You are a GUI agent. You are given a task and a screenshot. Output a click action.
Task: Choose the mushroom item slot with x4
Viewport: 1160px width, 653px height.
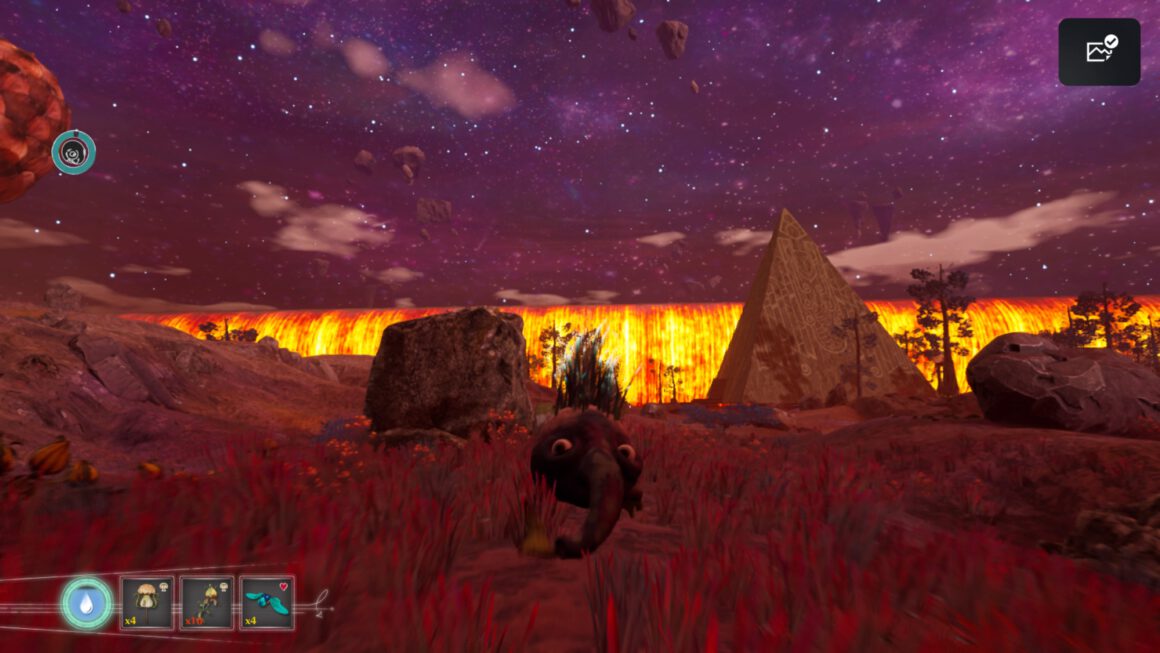[x=147, y=603]
